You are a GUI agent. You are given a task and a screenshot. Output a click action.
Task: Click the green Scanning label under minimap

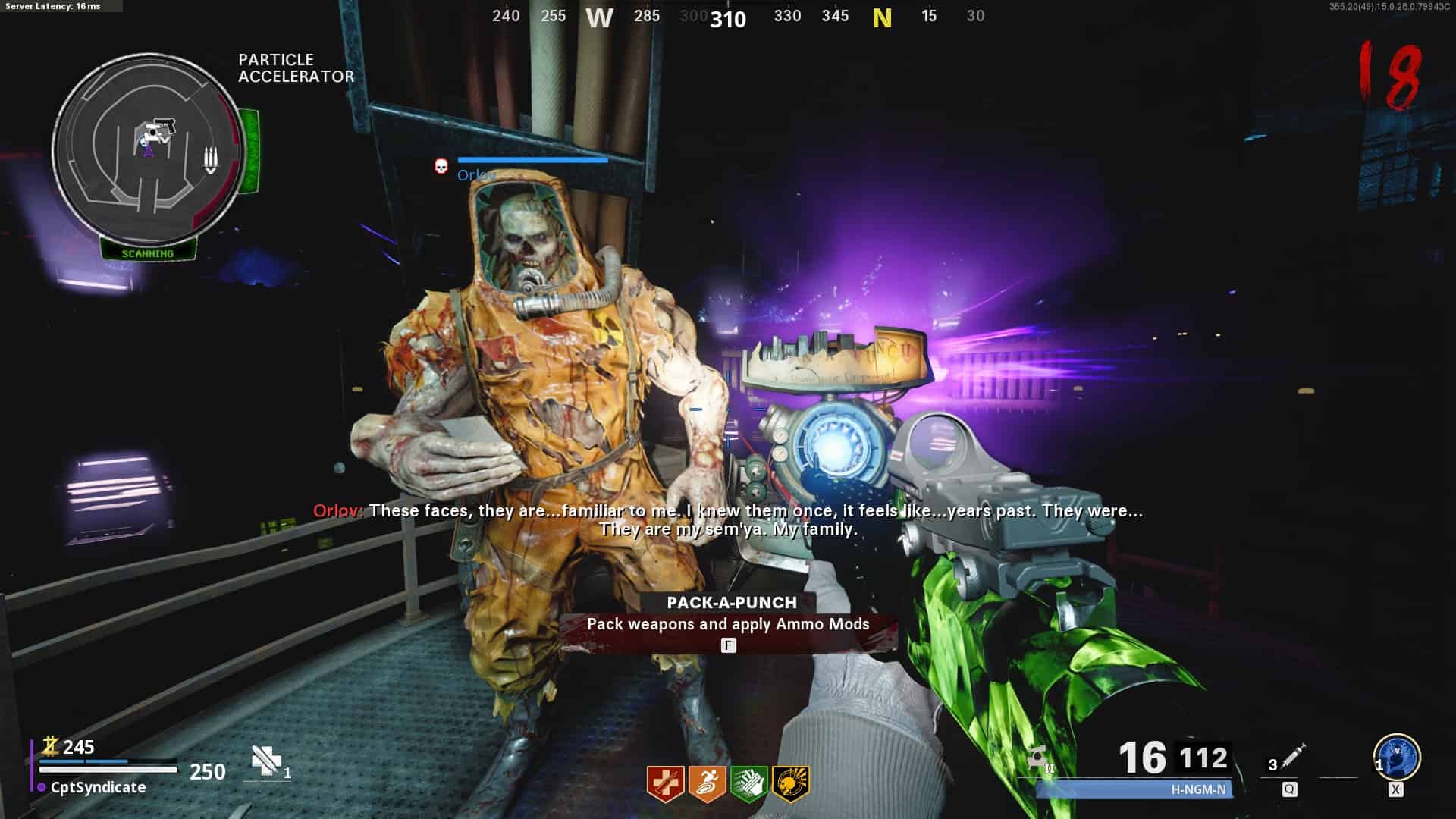pos(148,253)
